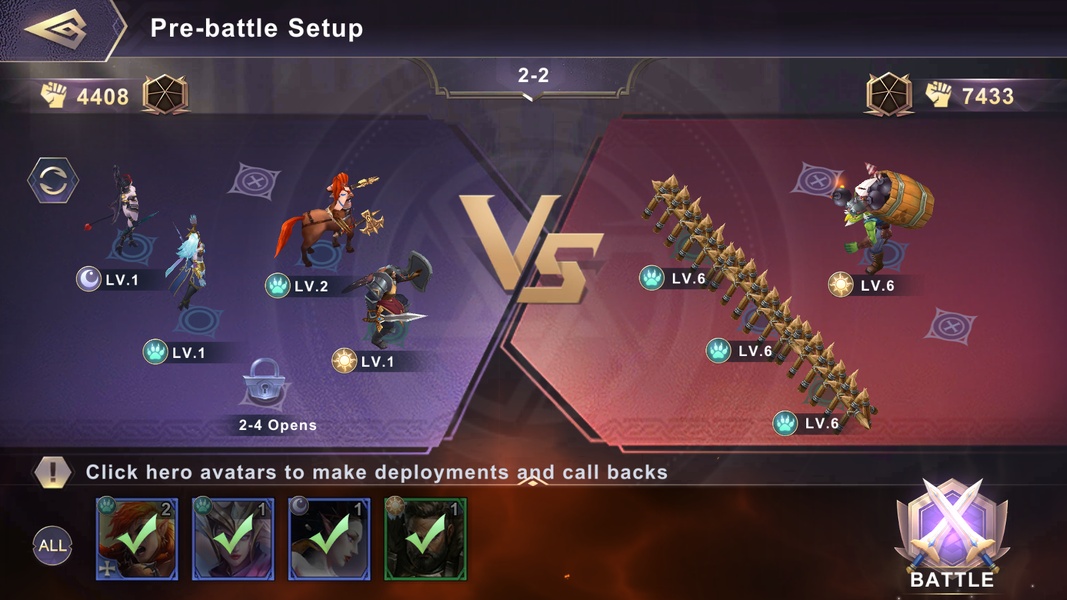This screenshot has width=1067, height=600.
Task: Open the player formation hexagon icon
Action: (x=165, y=96)
